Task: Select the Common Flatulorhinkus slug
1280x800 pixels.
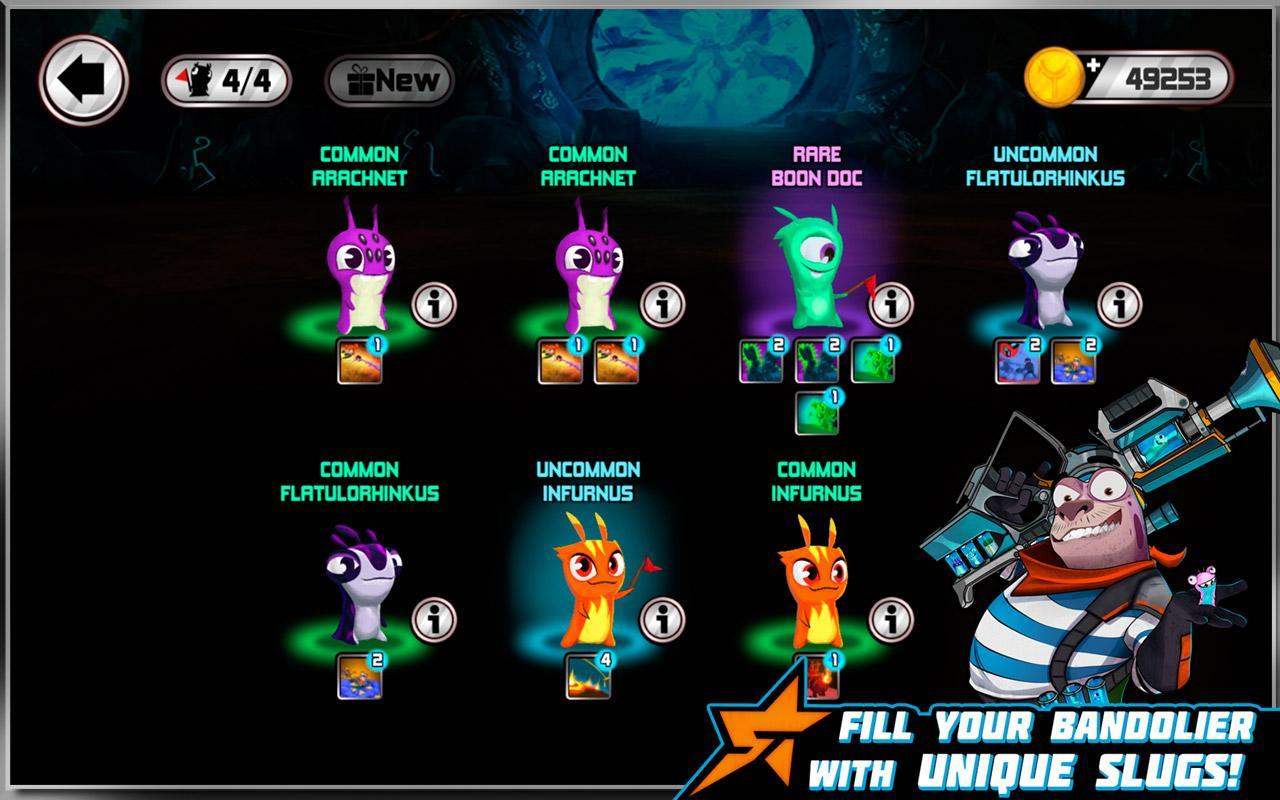Action: pos(360,585)
